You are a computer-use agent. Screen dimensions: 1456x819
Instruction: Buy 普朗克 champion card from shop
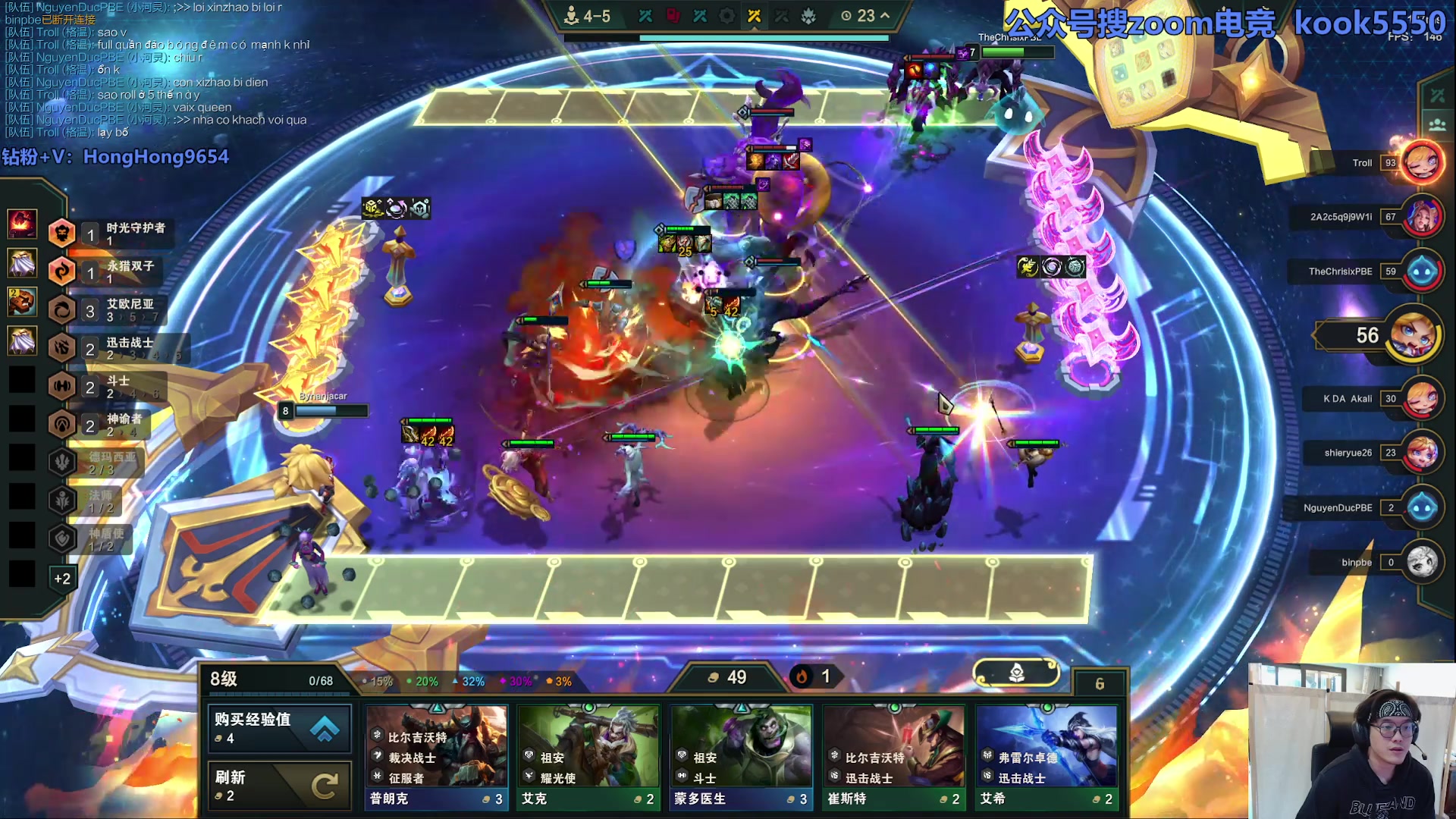pyautogui.click(x=436, y=757)
